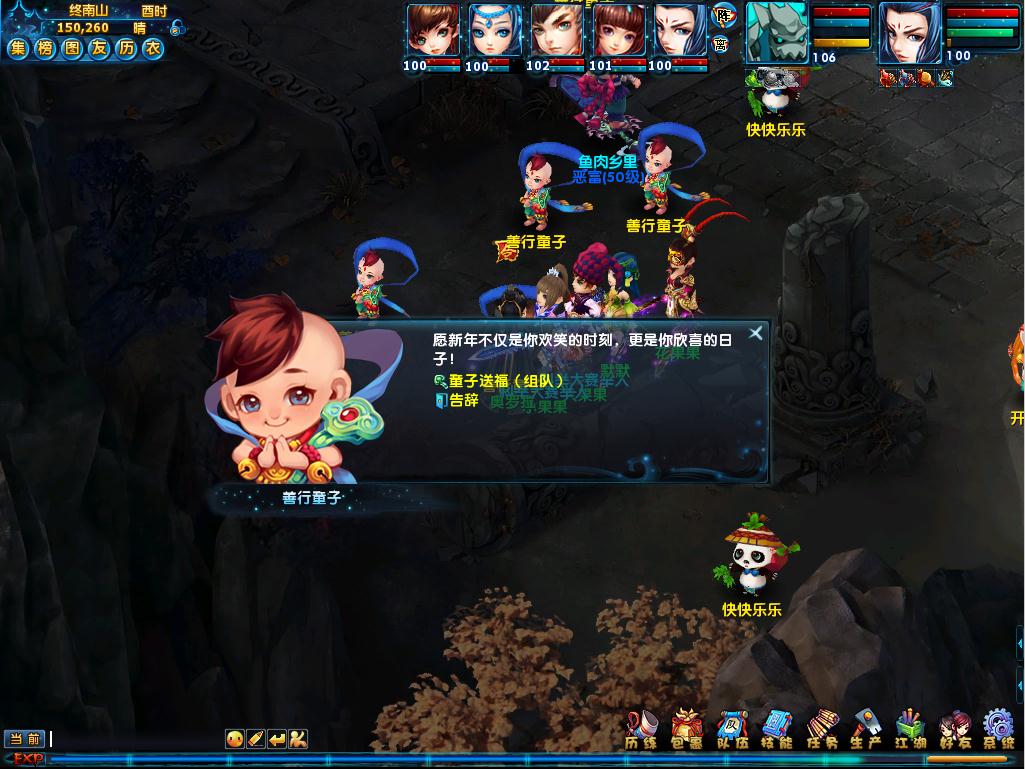Open the 包裹 bag menu

coord(687,730)
